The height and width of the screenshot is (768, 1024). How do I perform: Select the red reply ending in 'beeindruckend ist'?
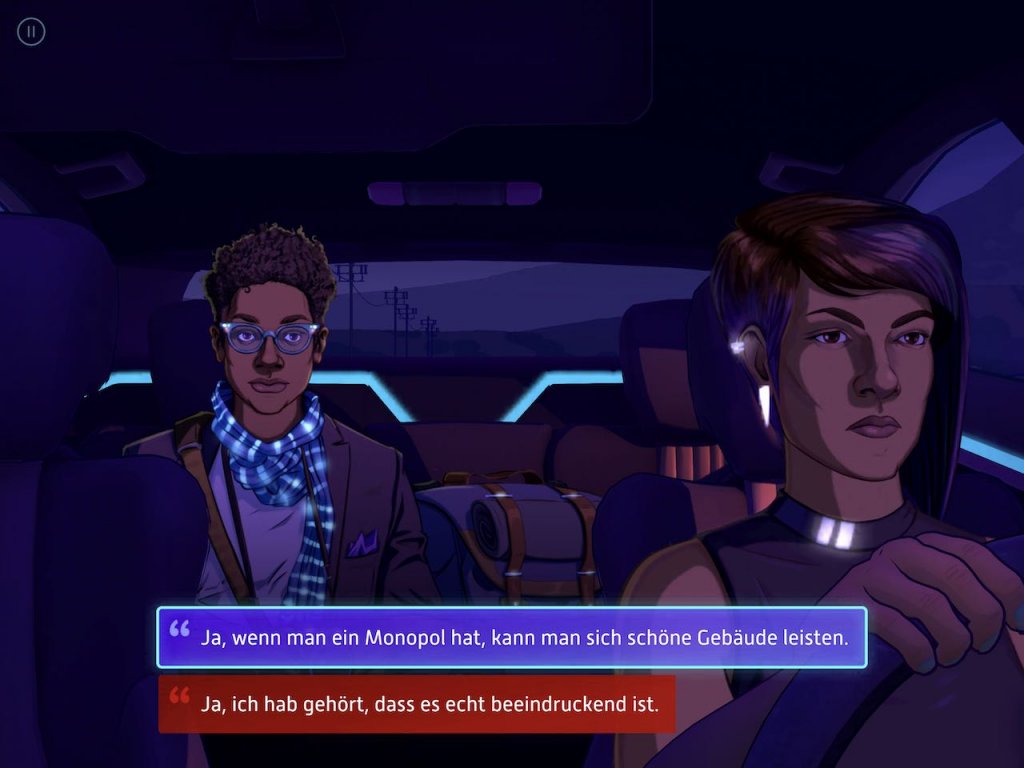(416, 704)
